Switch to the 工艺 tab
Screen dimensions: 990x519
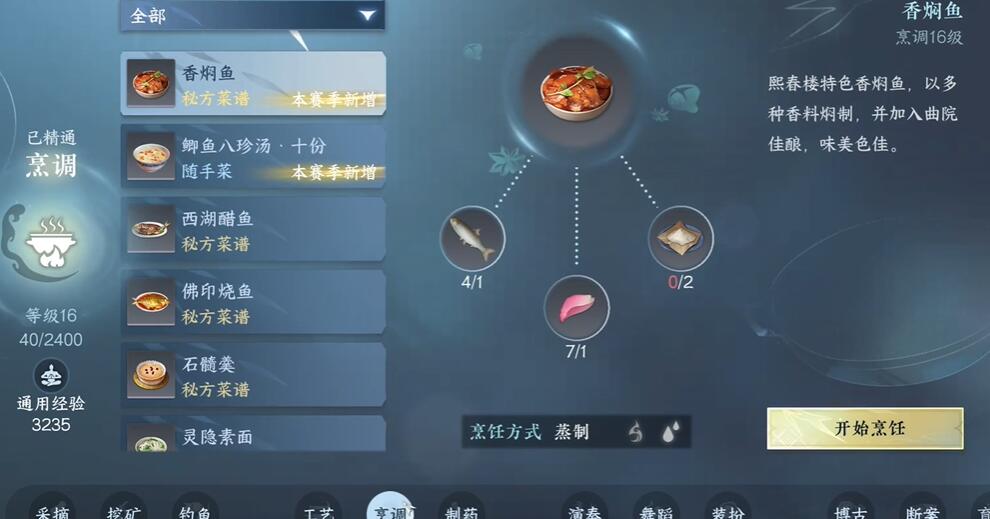[318, 510]
